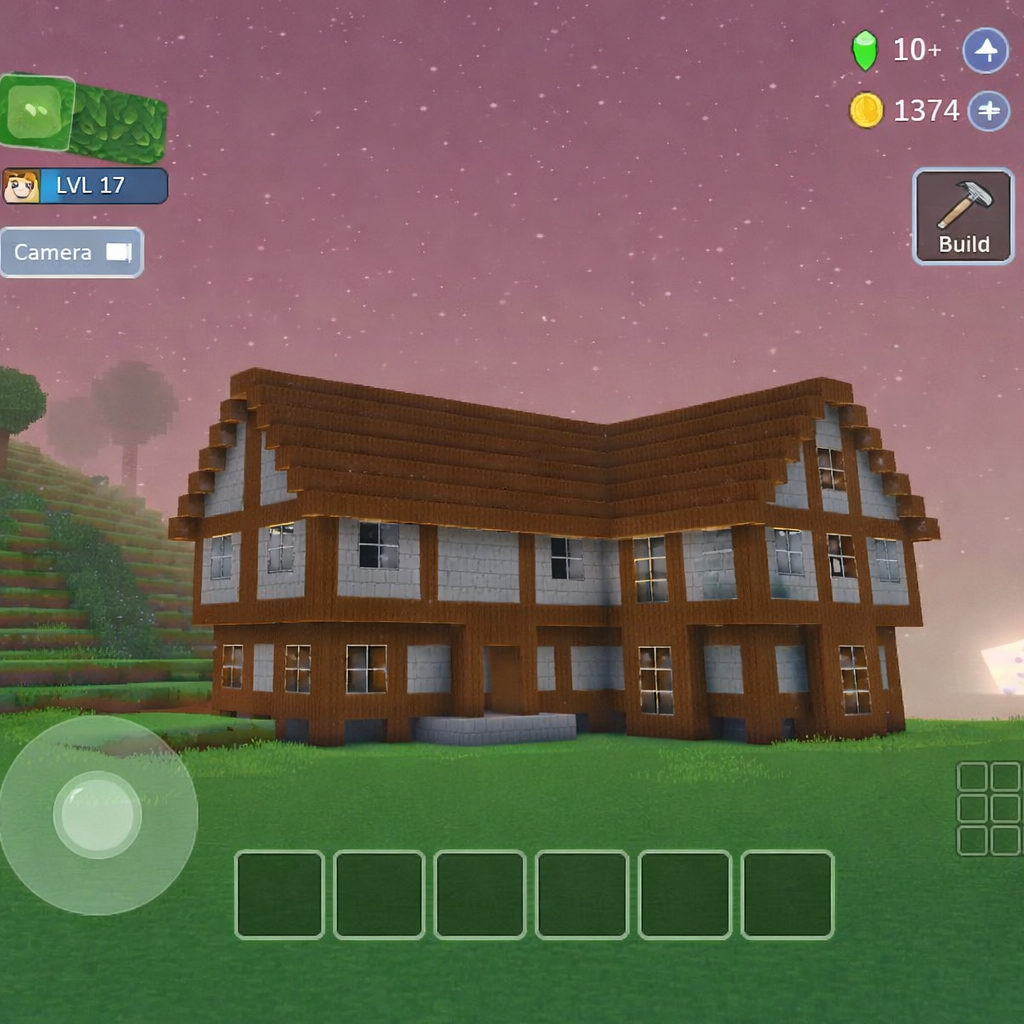1024x1024 pixels.
Task: Select the green leaf block tile
Action: 38,111
